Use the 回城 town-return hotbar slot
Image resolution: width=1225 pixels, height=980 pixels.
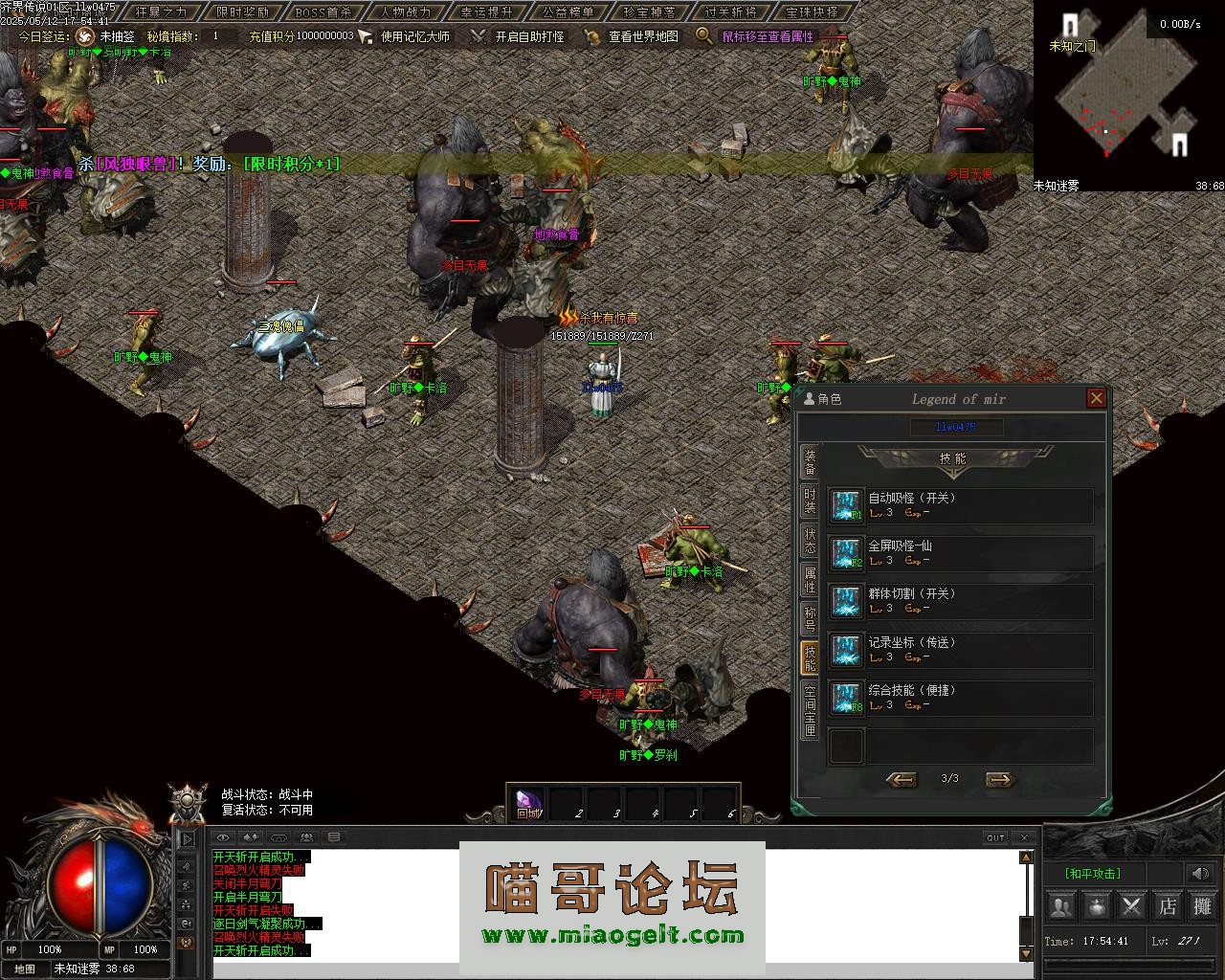527,803
